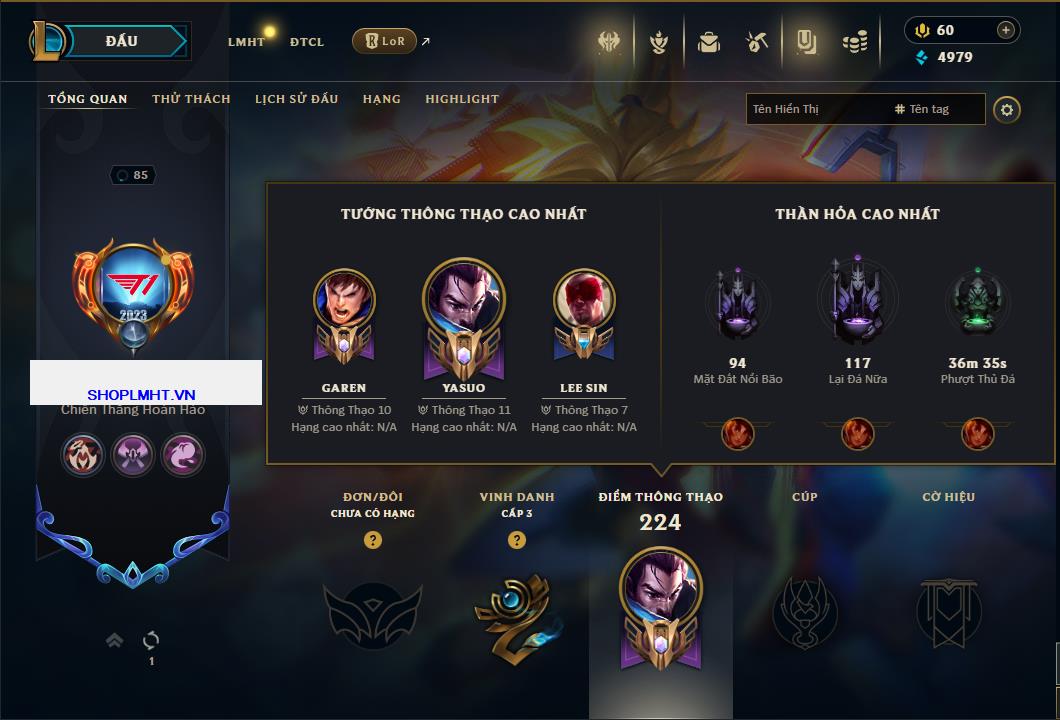
Task: View the HIGHLIGHT tab
Action: (461, 99)
